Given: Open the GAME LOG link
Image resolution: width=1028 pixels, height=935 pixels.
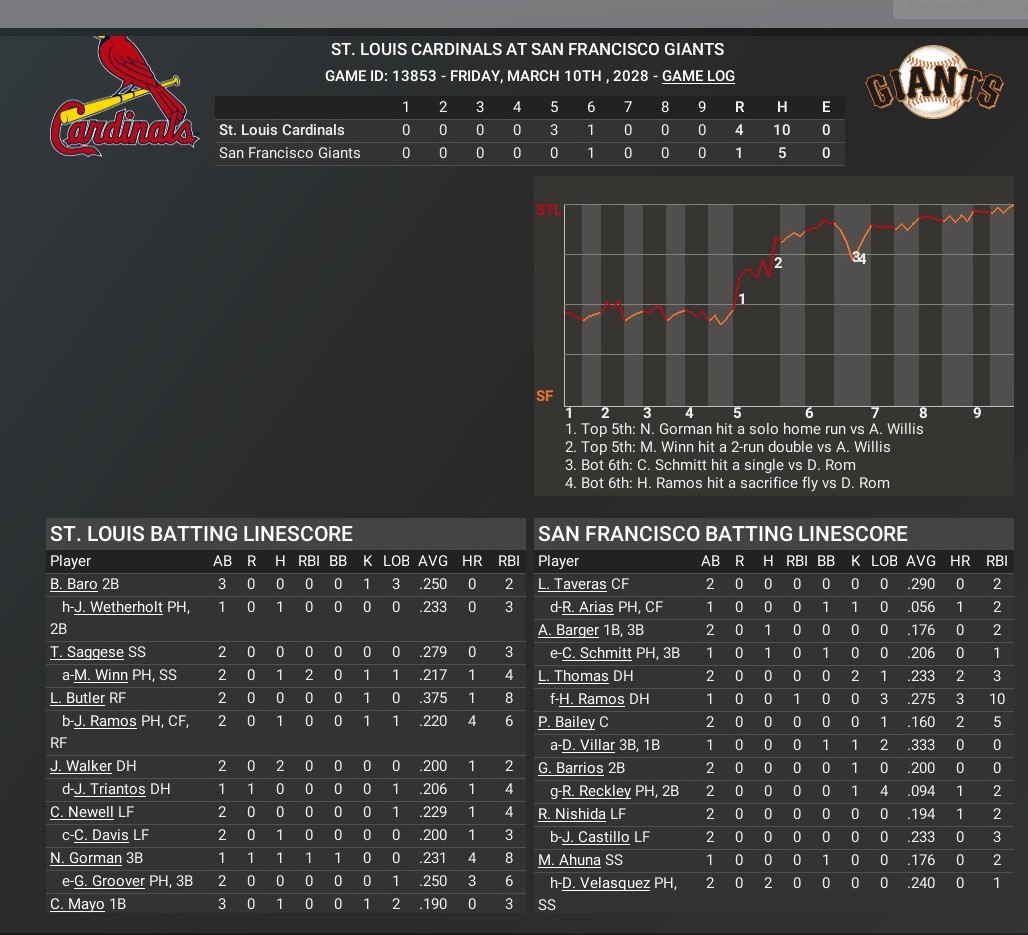Looking at the screenshot, I should pyautogui.click(x=698, y=76).
